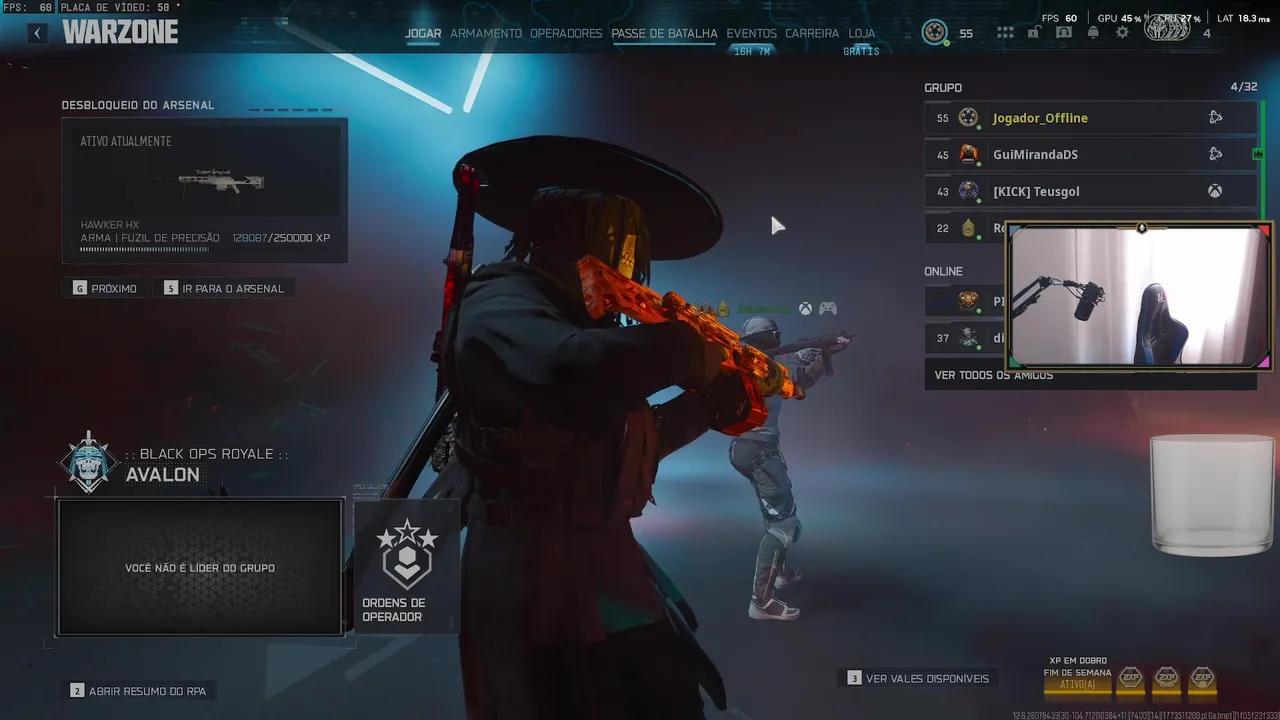Click the notifications bell icon
This screenshot has width=1280, height=720.
pos(1093,31)
